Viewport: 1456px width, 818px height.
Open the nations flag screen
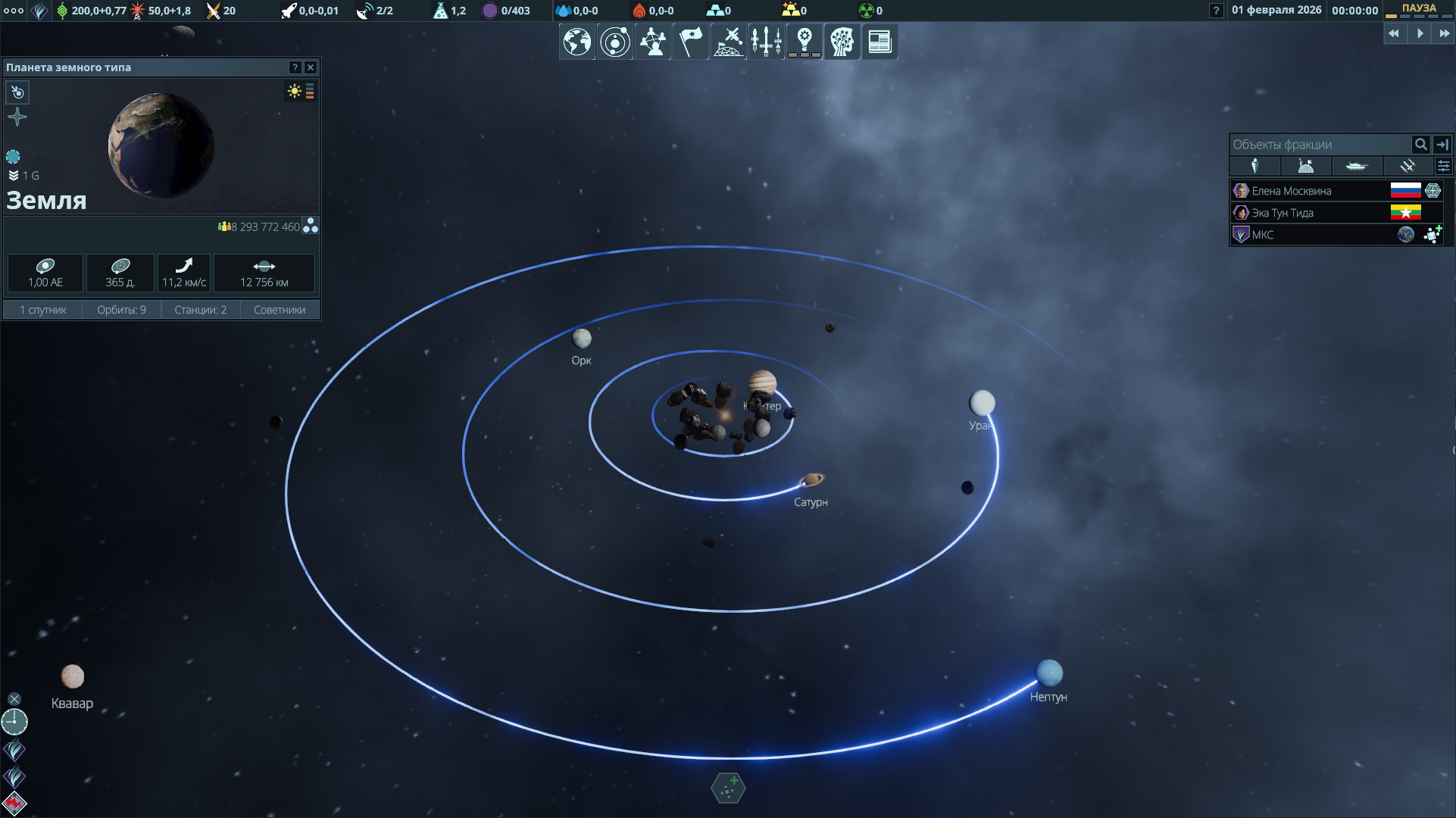coord(690,42)
